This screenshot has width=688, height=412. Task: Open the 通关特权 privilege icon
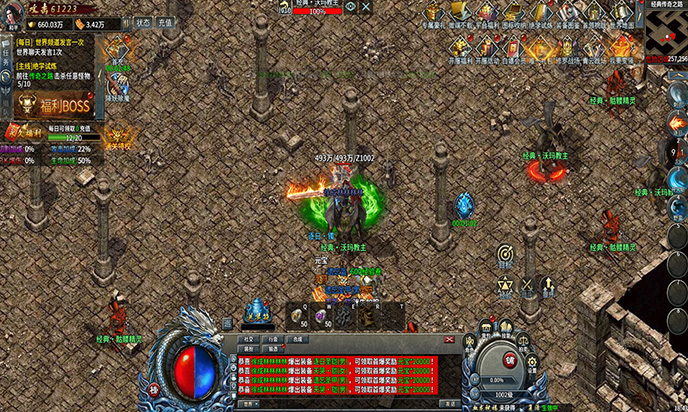pos(118,134)
